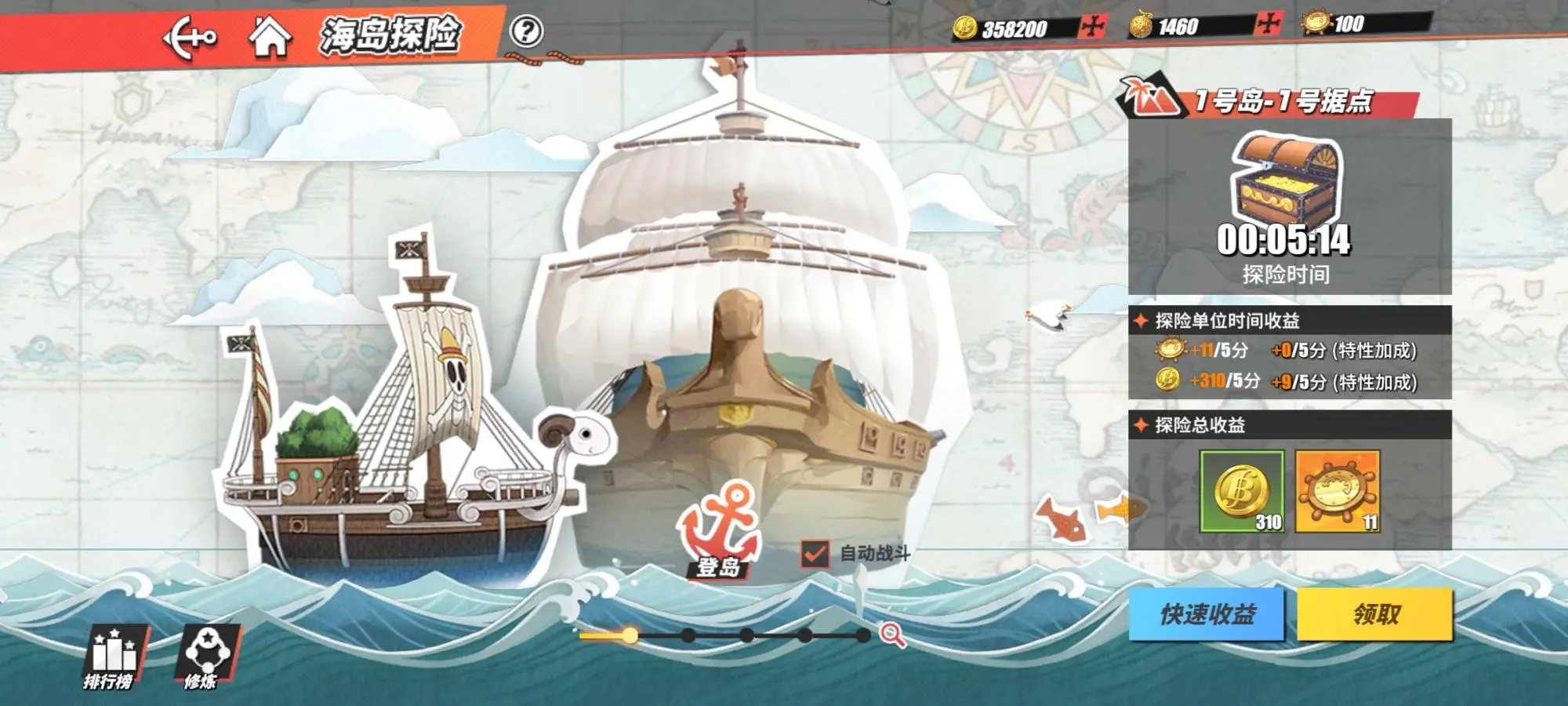Click the island flag banner 1号岛-1号据点
This screenshot has width=1568, height=706.
pyautogui.click(x=1286, y=100)
